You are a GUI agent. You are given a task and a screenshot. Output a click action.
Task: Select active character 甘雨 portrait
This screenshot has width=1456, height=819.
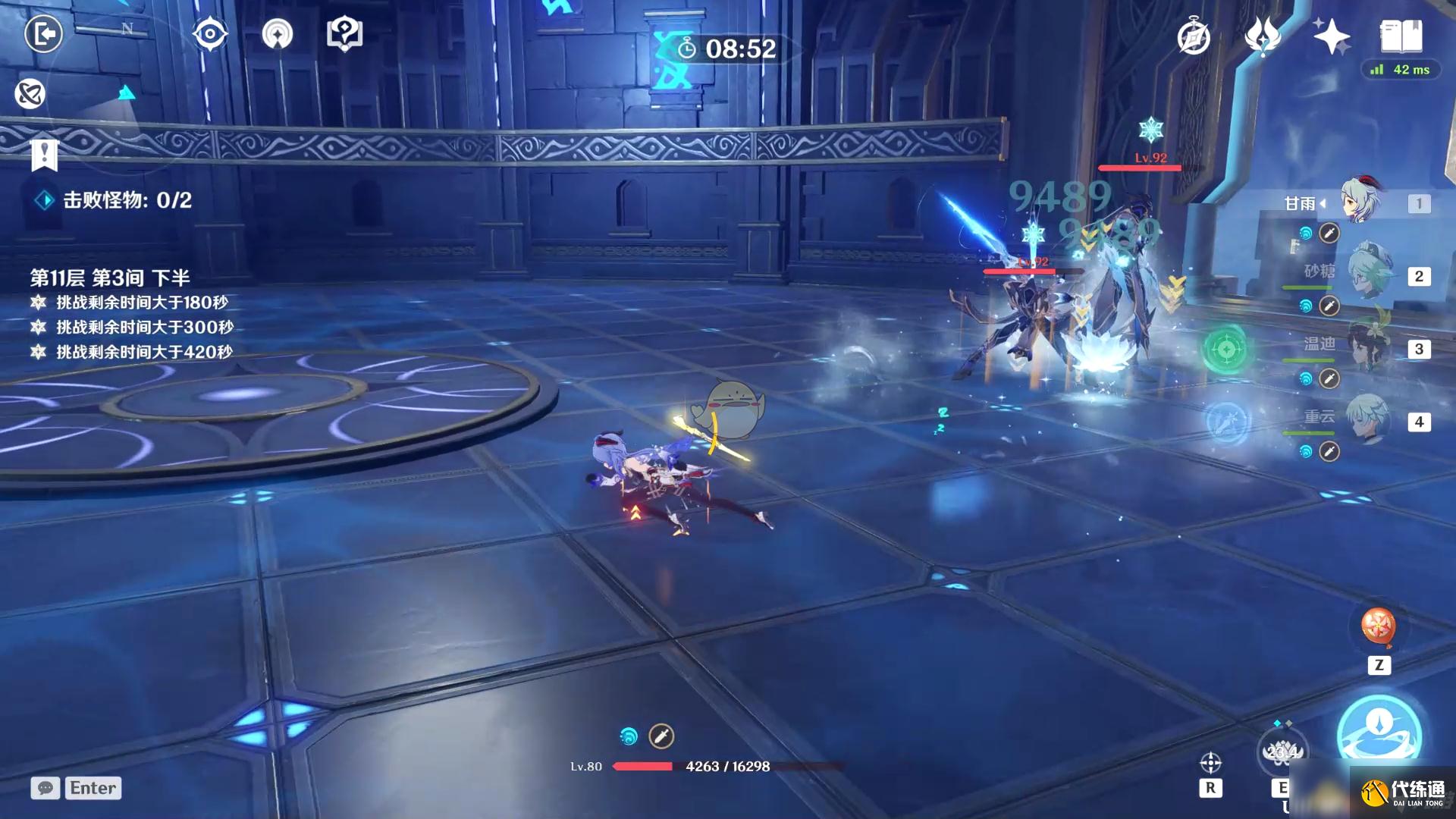tap(1361, 201)
